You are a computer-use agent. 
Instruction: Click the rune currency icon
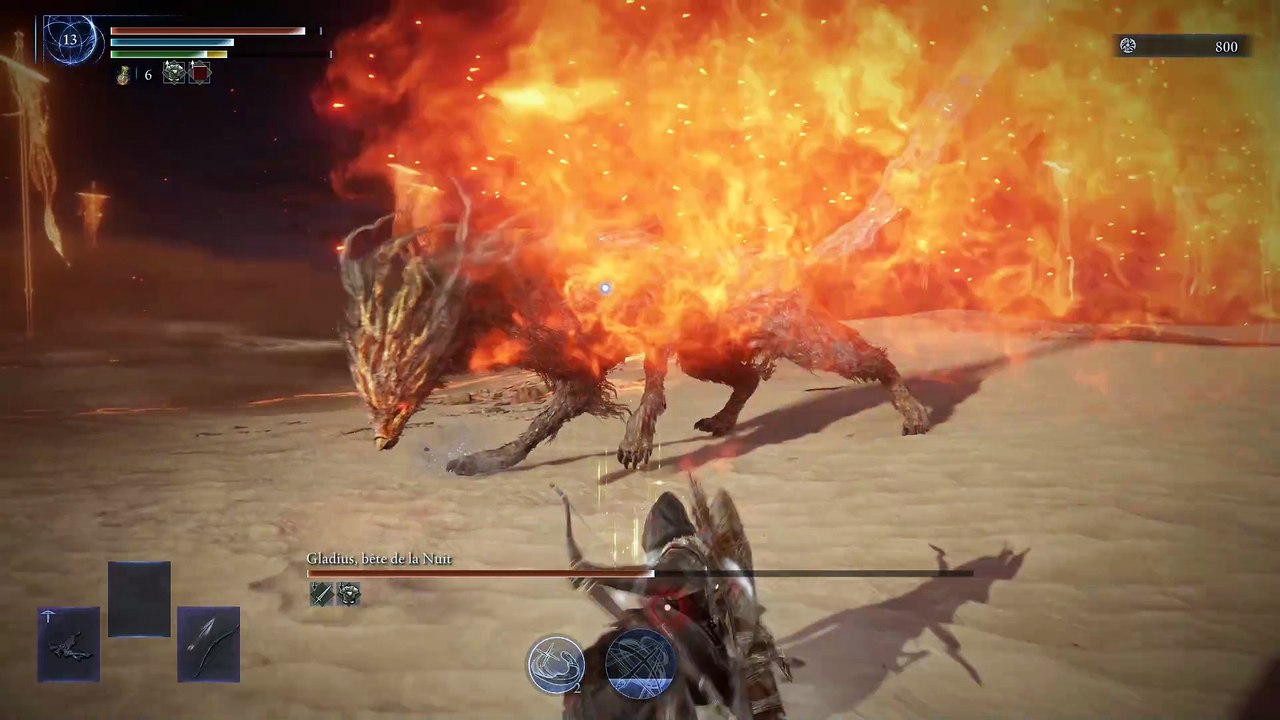(1128, 46)
